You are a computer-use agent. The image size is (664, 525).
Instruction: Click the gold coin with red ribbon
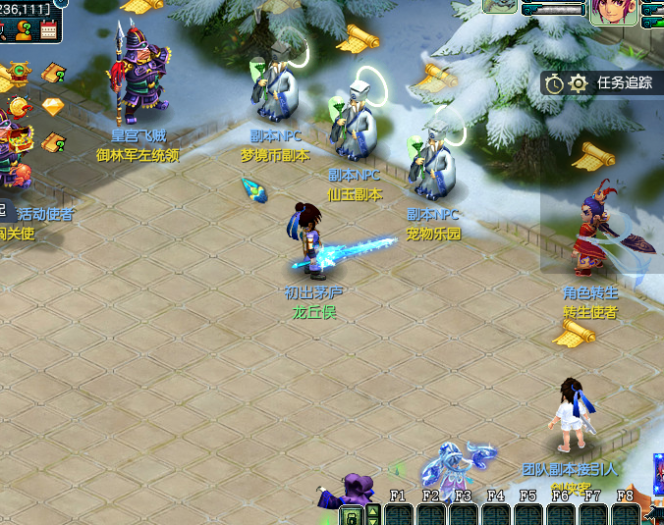tap(19, 107)
